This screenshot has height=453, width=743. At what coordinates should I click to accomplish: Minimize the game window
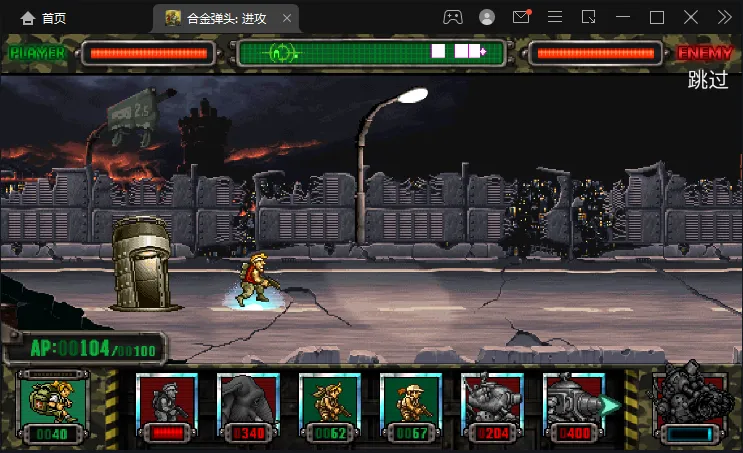click(623, 17)
